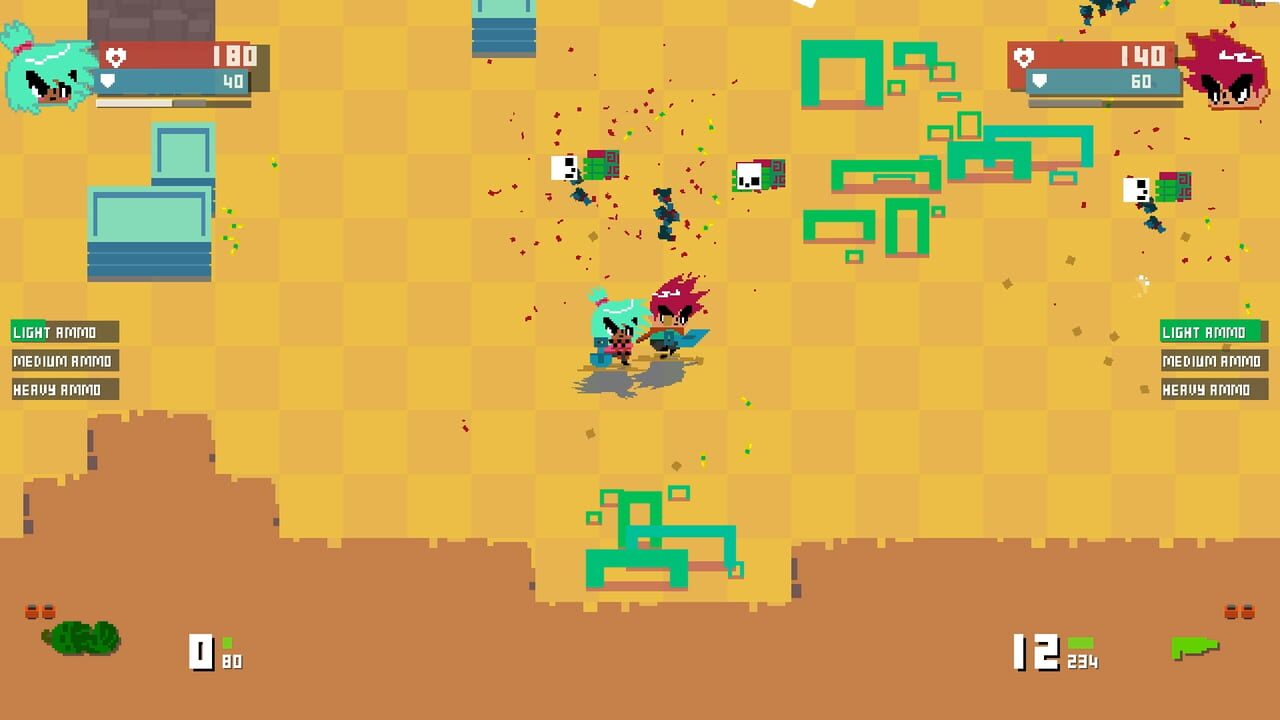The image size is (1280, 720).
Task: Click player two's grenade icons
Action: (1240, 611)
